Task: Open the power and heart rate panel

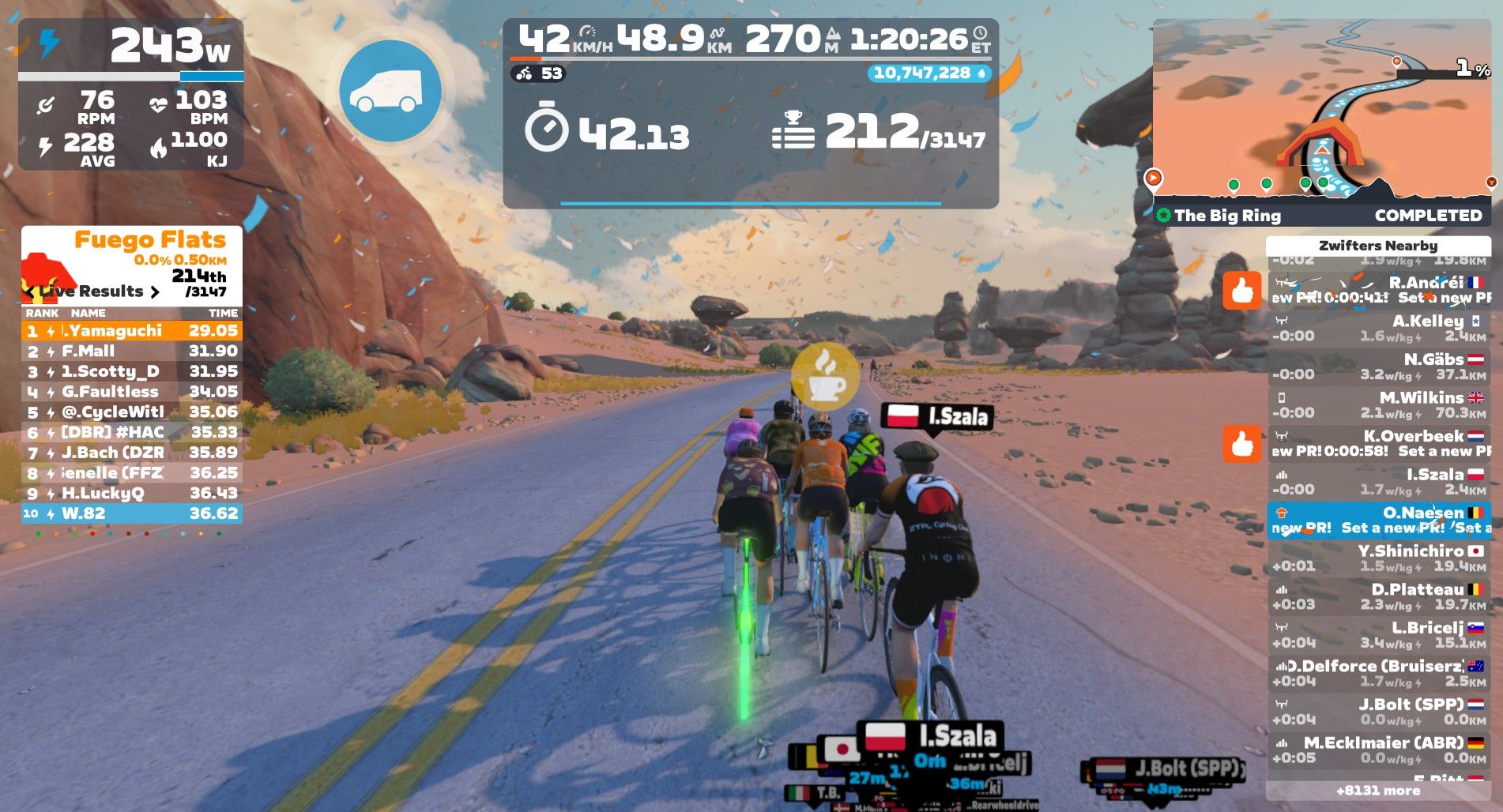Action: pyautogui.click(x=131, y=95)
